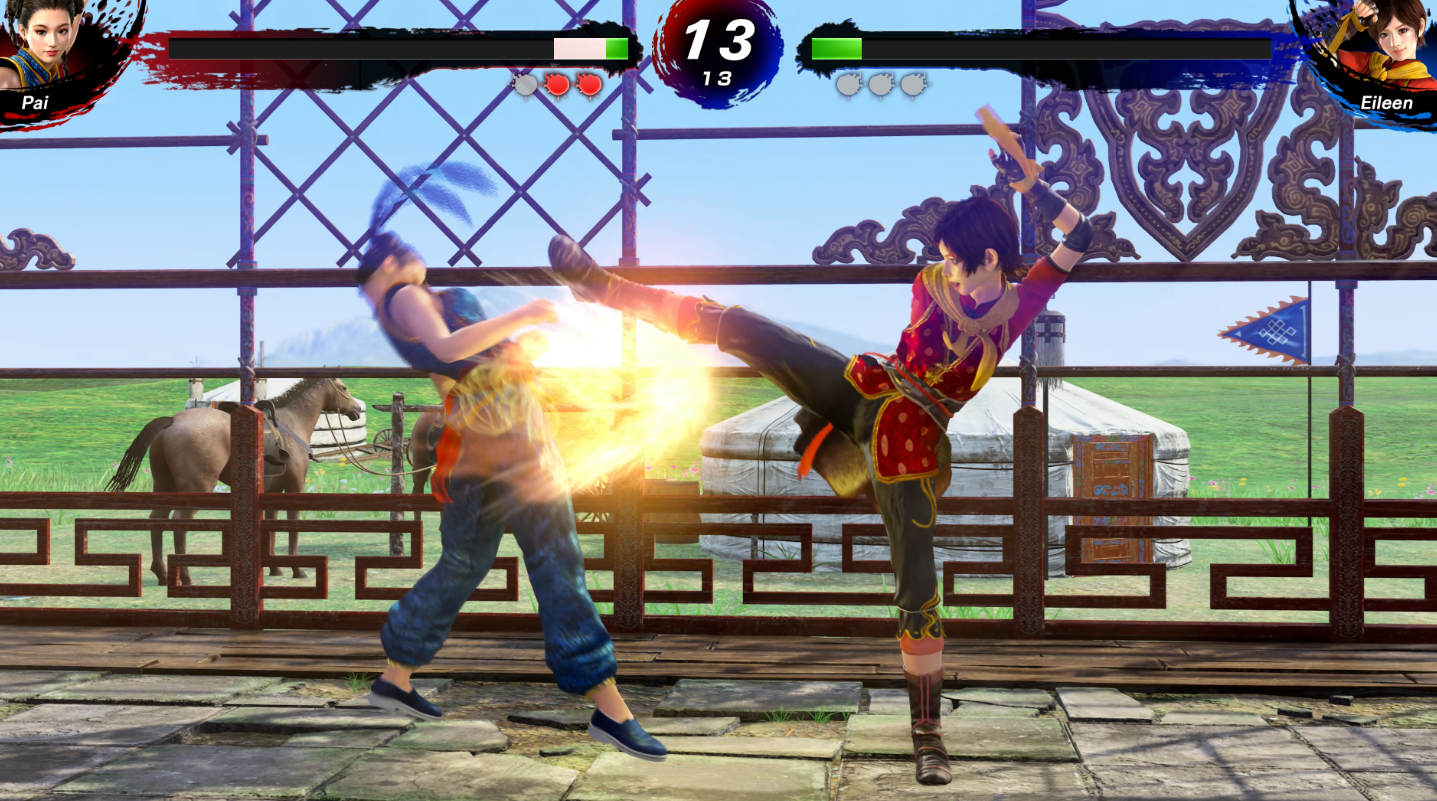1437x801 pixels.
Task: Click Eileen's green health bar
Action: [835, 46]
